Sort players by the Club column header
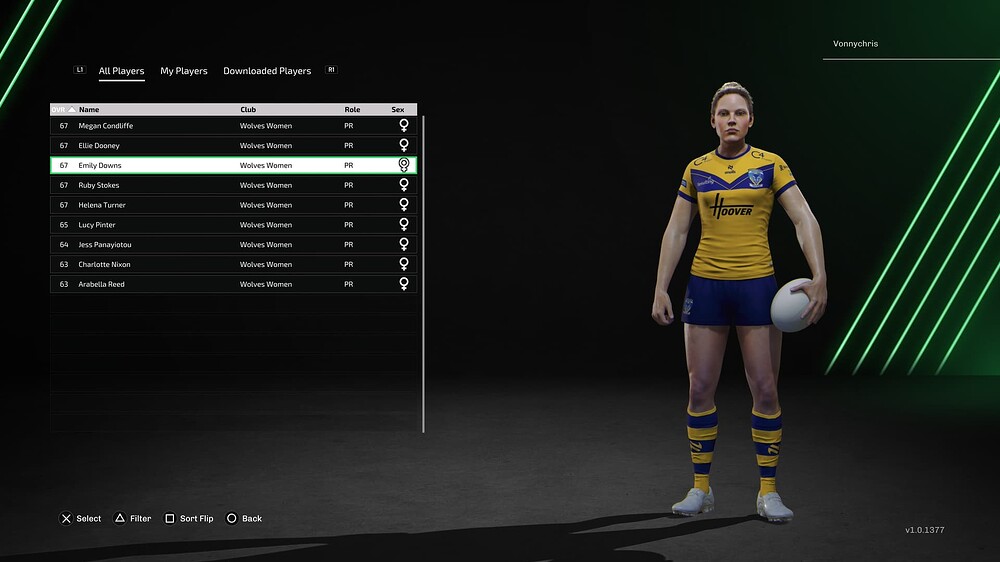This screenshot has width=1000, height=562. tap(248, 109)
